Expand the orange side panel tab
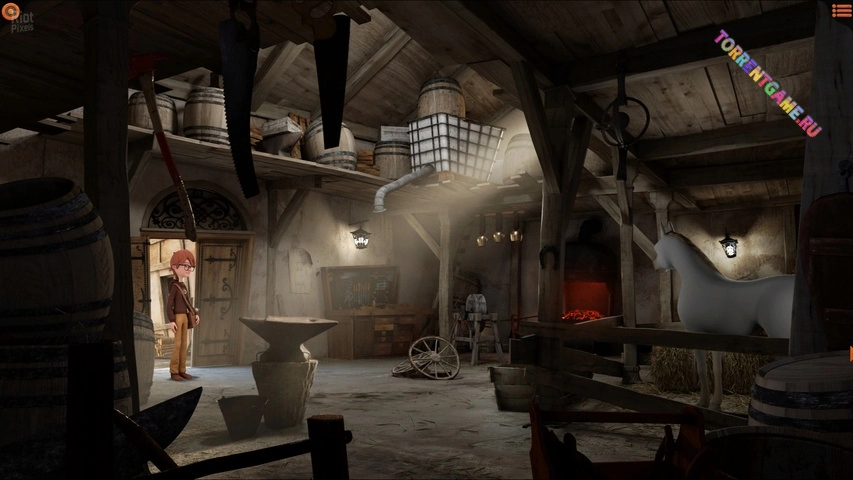Viewport: 853px width, 480px height. pyautogui.click(x=850, y=353)
